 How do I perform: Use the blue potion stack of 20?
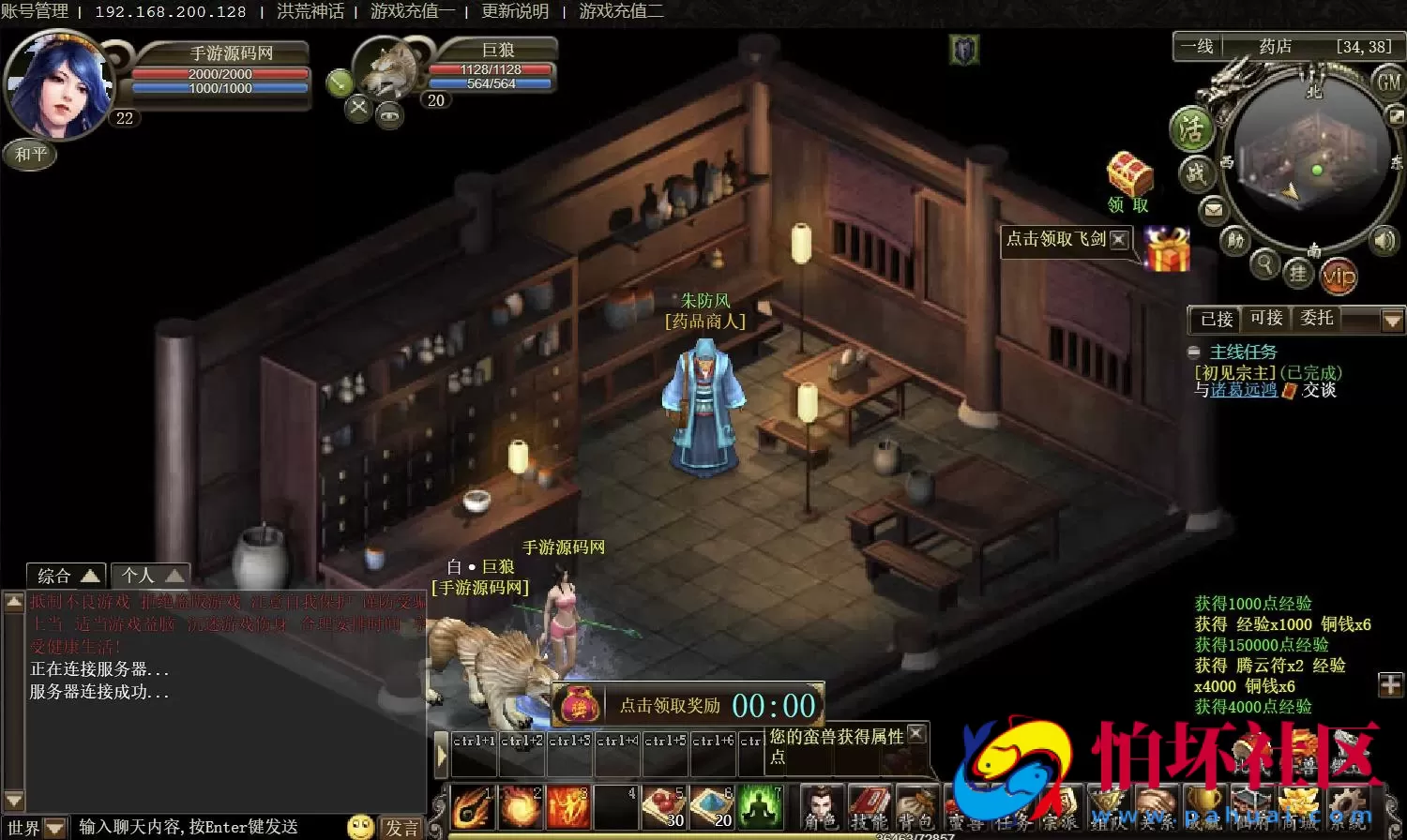tap(711, 807)
